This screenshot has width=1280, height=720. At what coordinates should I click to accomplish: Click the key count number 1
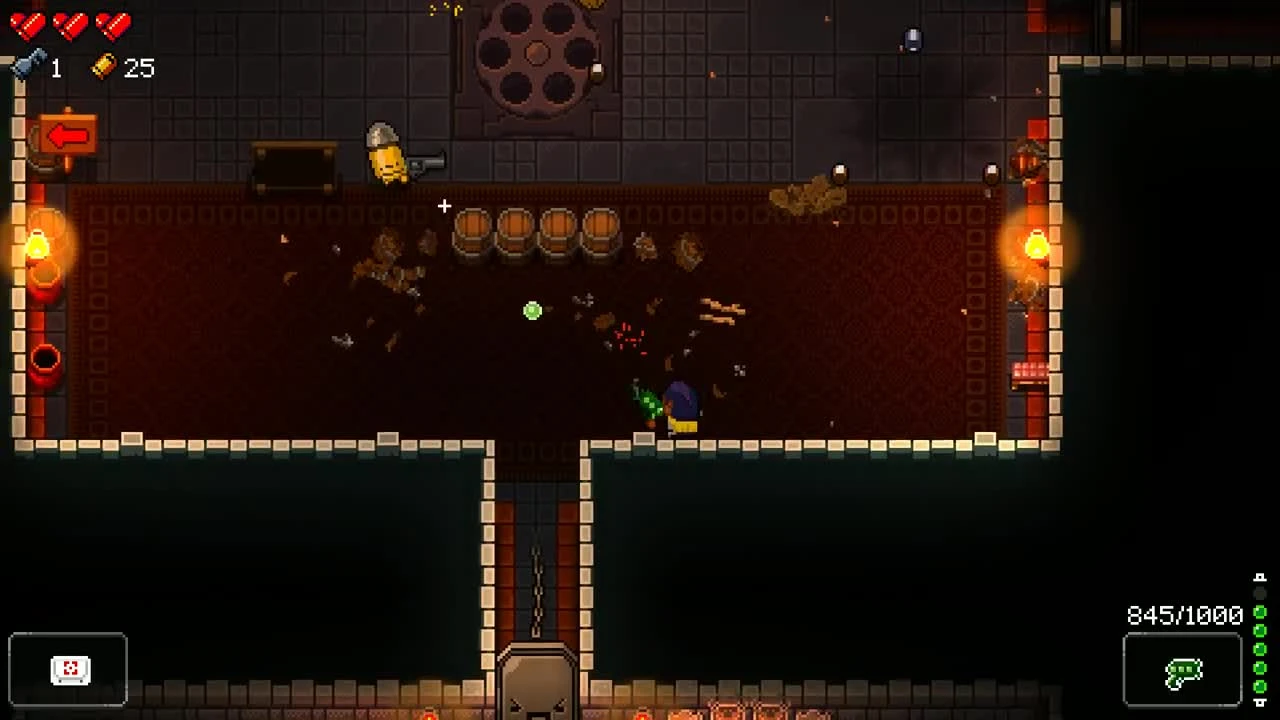pos(55,68)
